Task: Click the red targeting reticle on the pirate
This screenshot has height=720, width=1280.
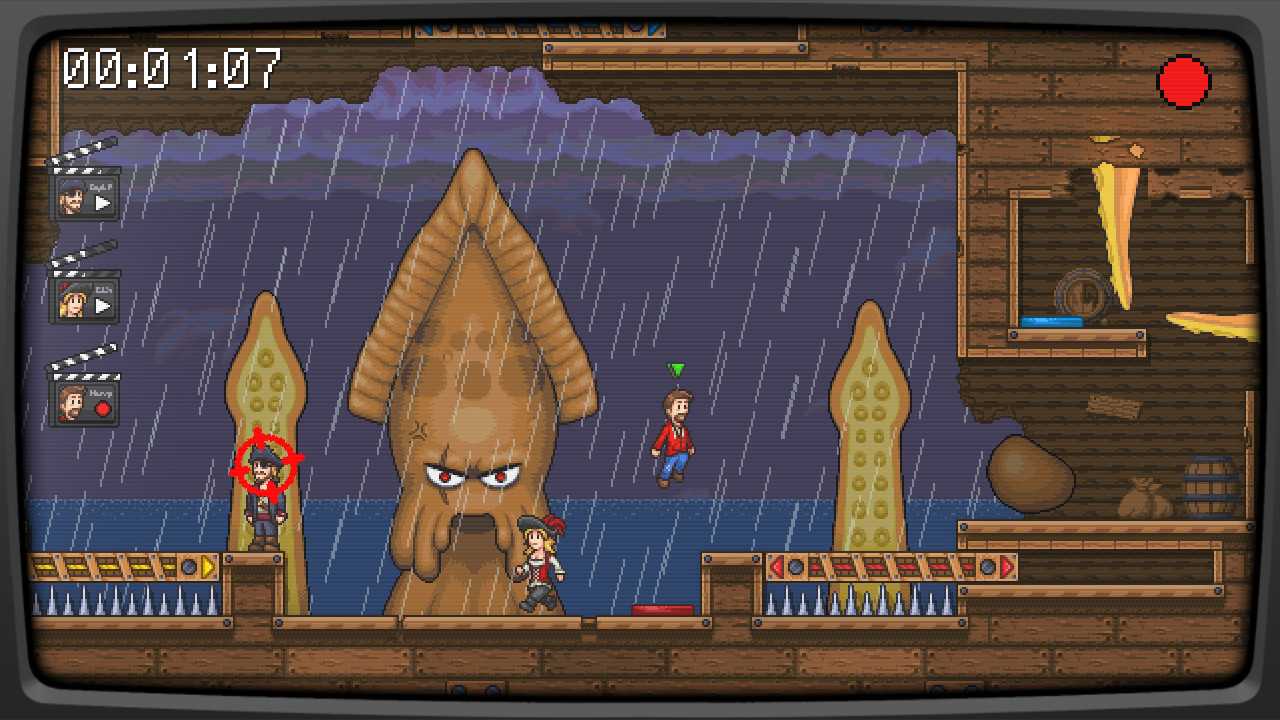Action: 266,466
